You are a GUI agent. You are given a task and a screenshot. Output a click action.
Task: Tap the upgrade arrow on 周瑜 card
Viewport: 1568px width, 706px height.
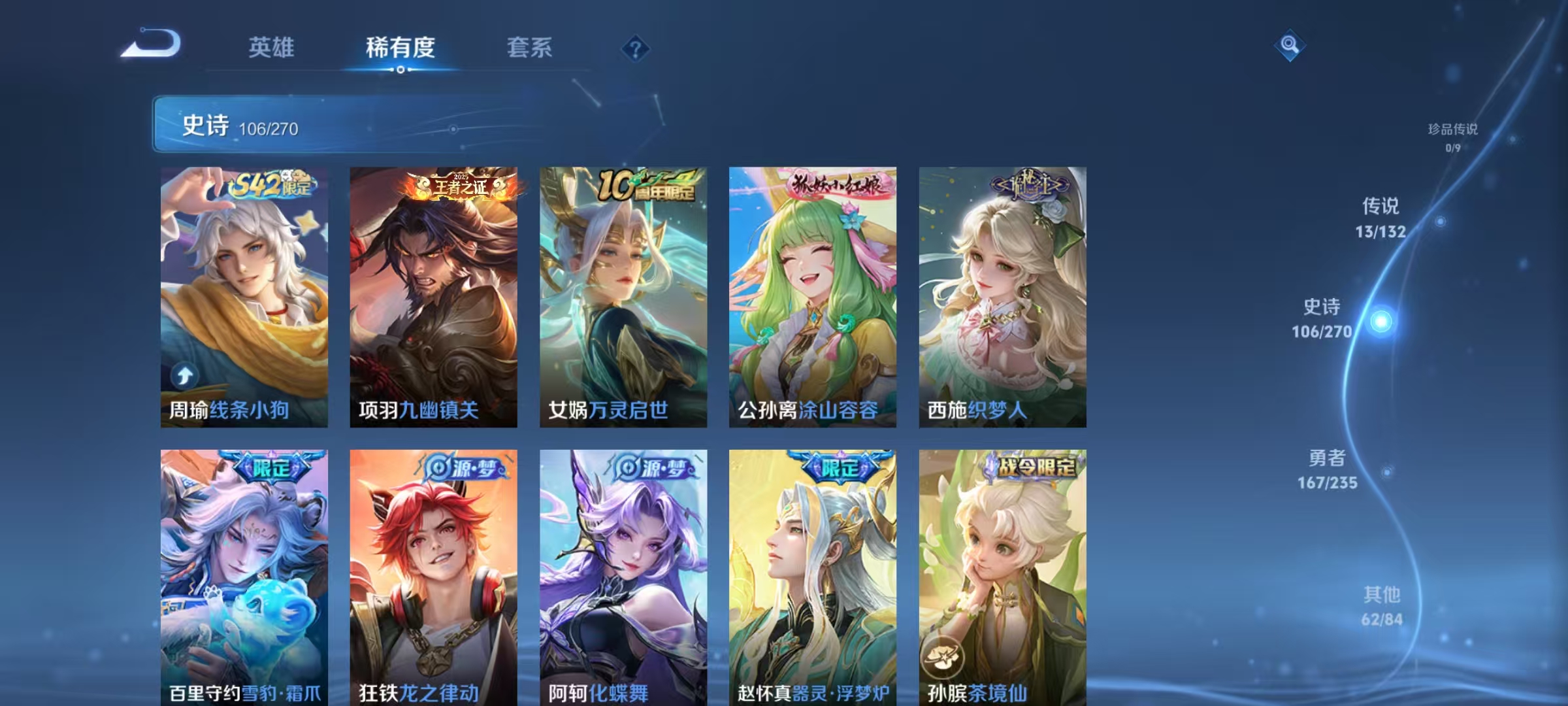[x=186, y=374]
